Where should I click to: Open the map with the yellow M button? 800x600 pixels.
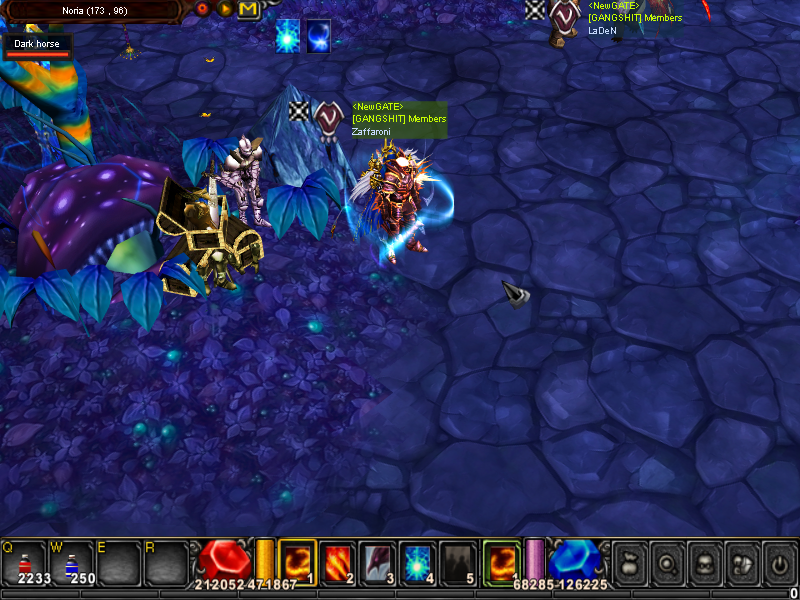(248, 9)
